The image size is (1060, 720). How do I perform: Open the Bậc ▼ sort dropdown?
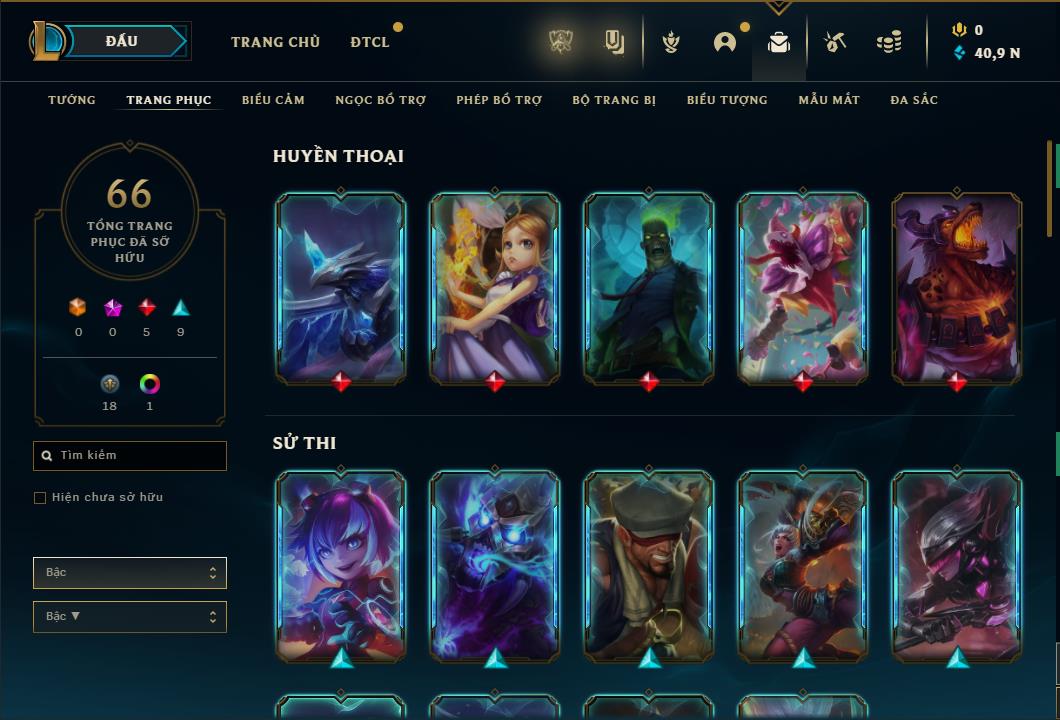click(130, 617)
